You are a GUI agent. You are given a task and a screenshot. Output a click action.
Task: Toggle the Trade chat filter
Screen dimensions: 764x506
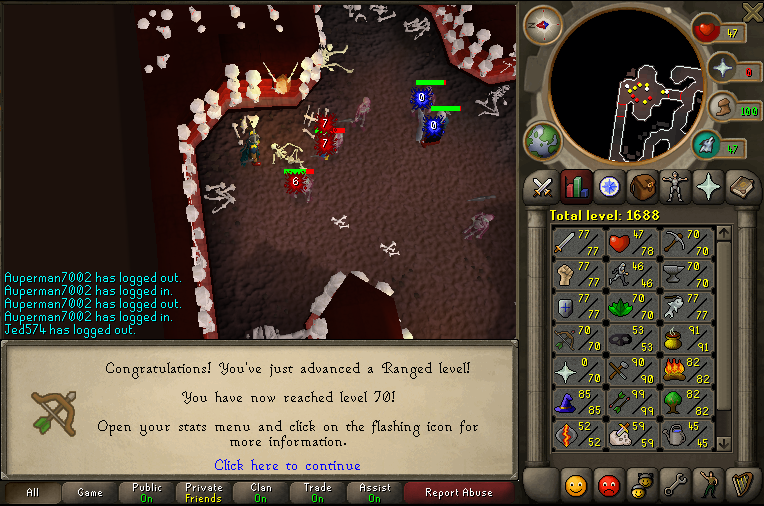[x=317, y=493]
